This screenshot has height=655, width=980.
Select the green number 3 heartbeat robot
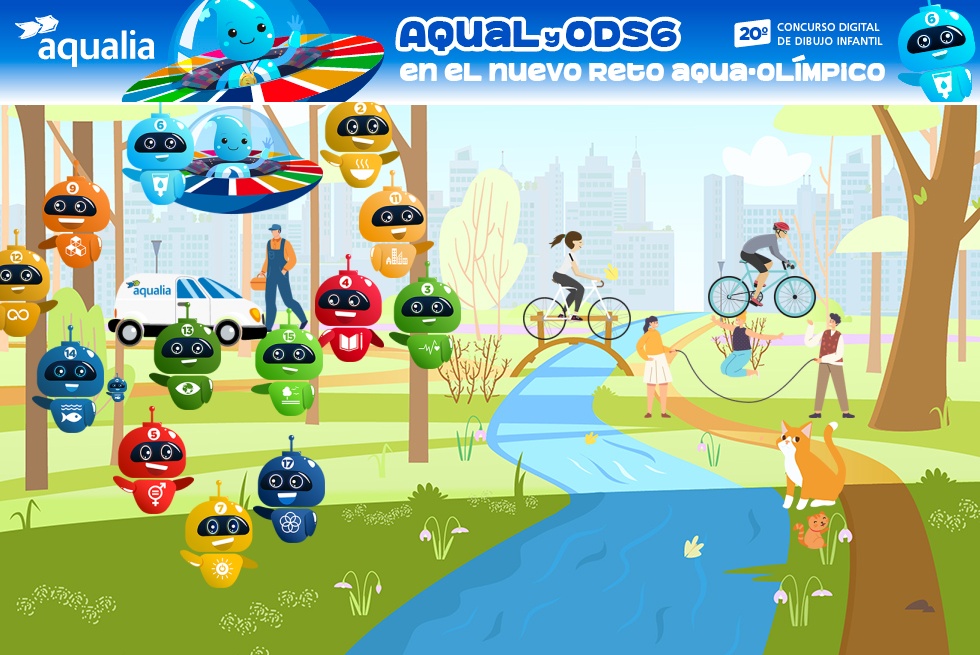click(x=425, y=319)
